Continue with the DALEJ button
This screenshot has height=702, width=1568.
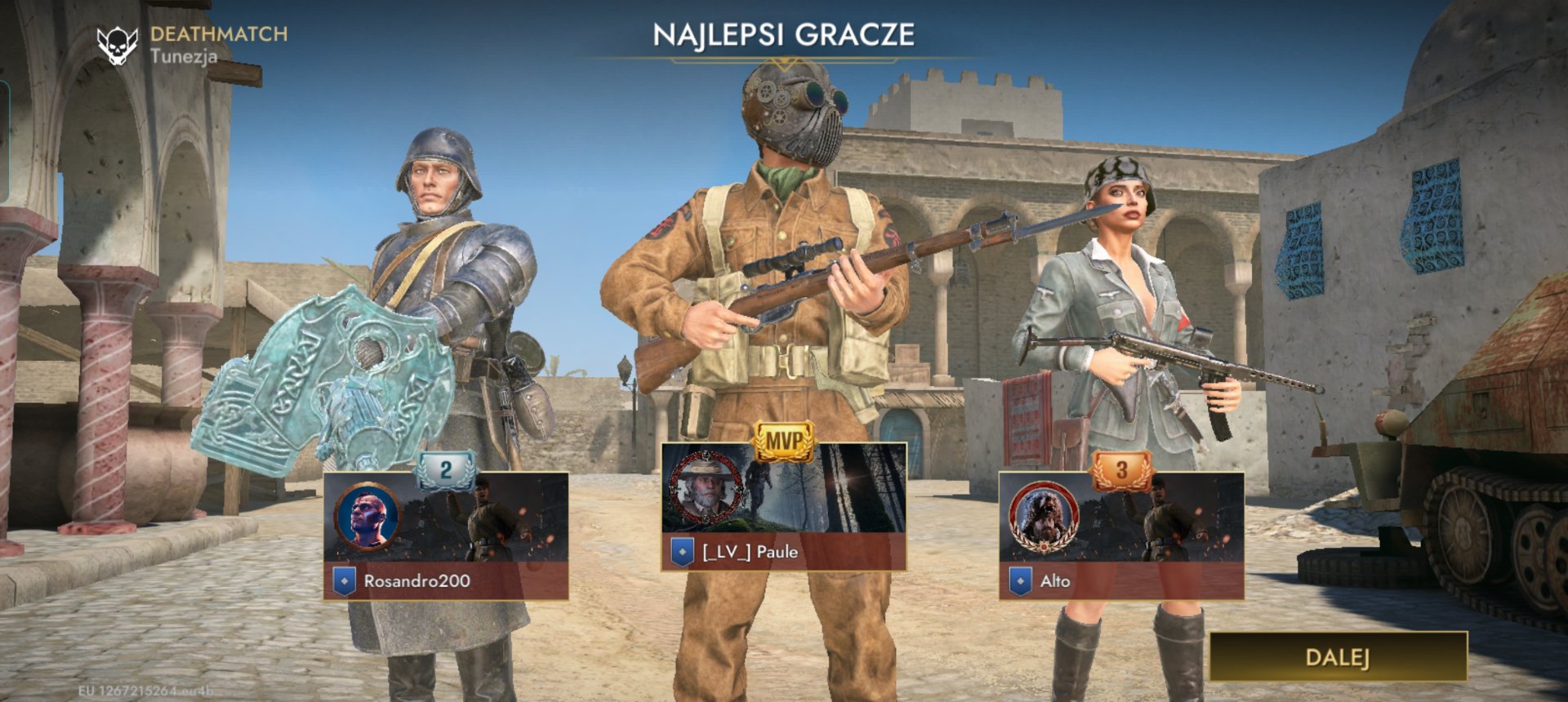[x=1338, y=656]
